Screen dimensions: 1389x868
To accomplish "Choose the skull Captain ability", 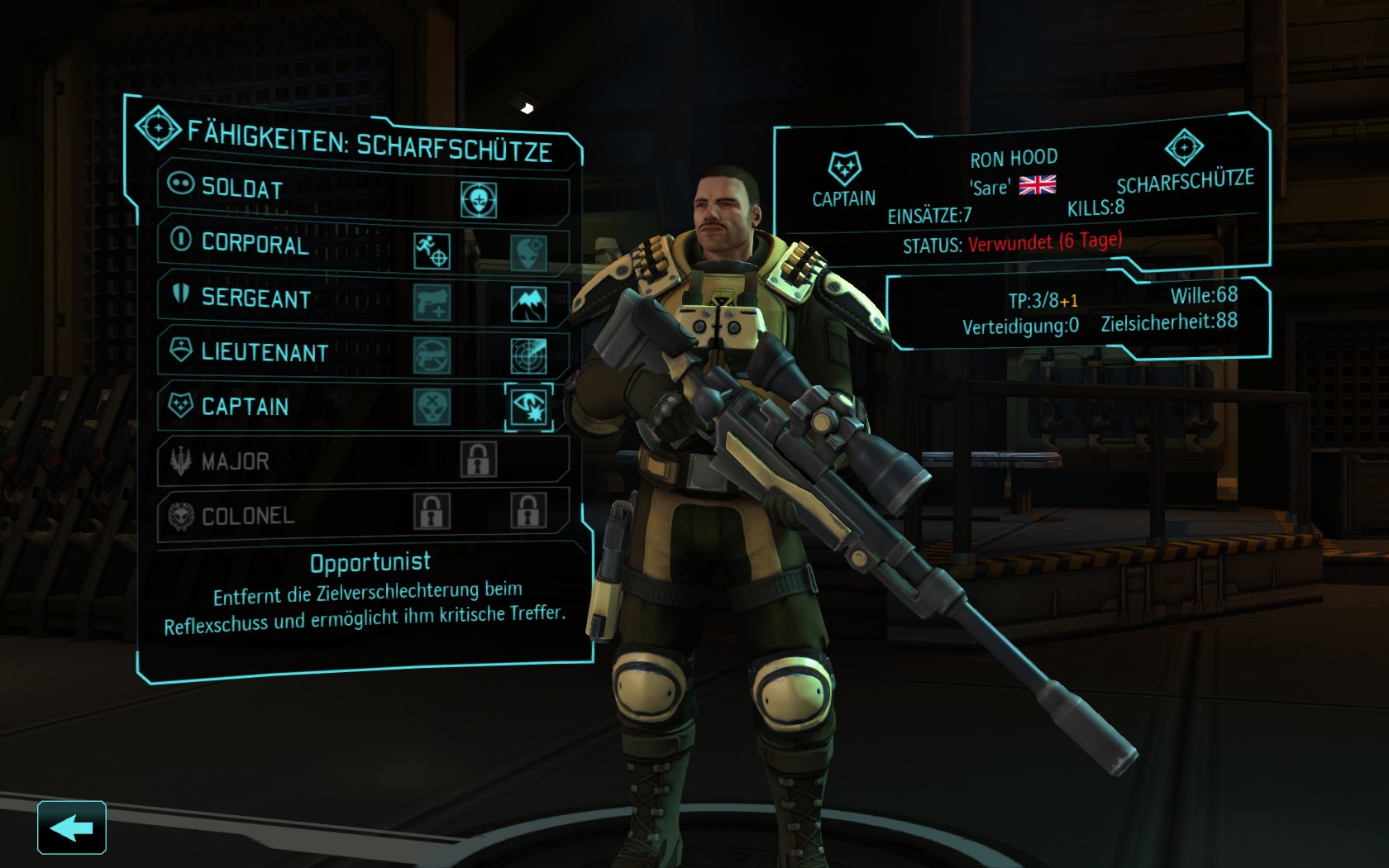I will (432, 407).
